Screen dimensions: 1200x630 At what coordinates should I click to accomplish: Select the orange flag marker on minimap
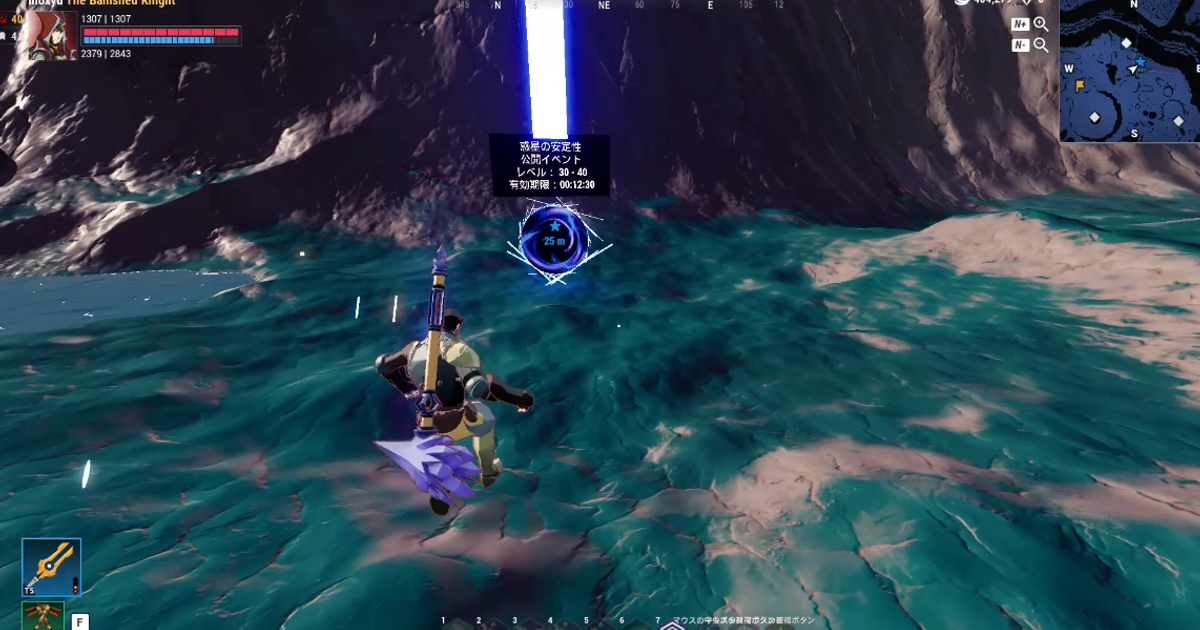pos(1080,86)
